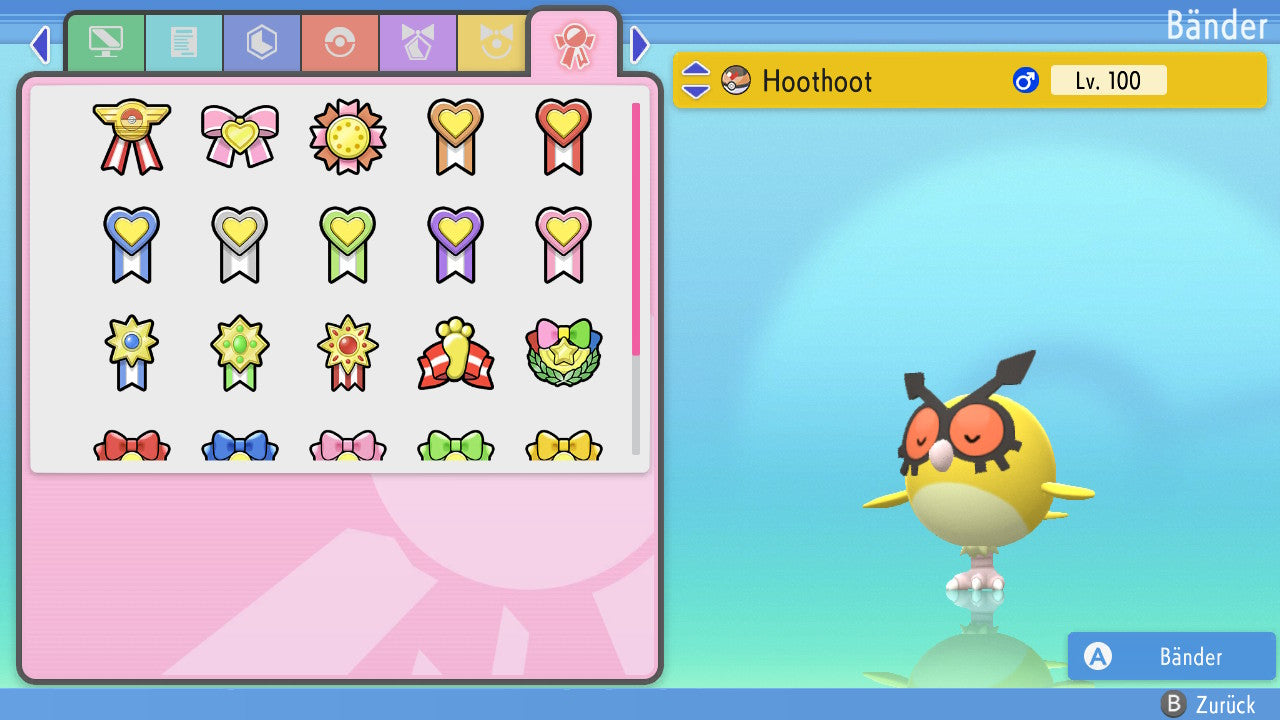The image size is (1280, 720).
Task: Click the right arrow beside the tabs
Action: (640, 44)
